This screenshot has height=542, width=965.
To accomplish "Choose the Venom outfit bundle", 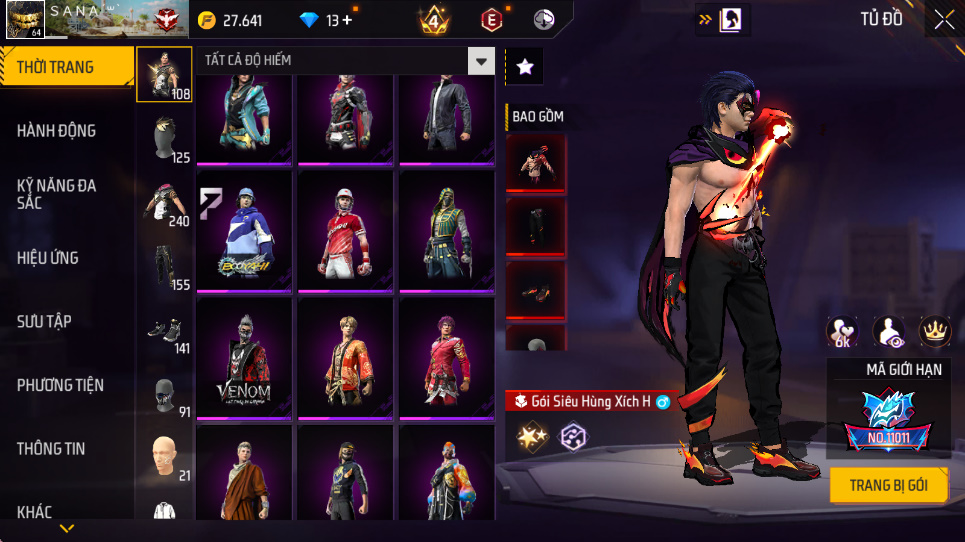I will tap(245, 357).
